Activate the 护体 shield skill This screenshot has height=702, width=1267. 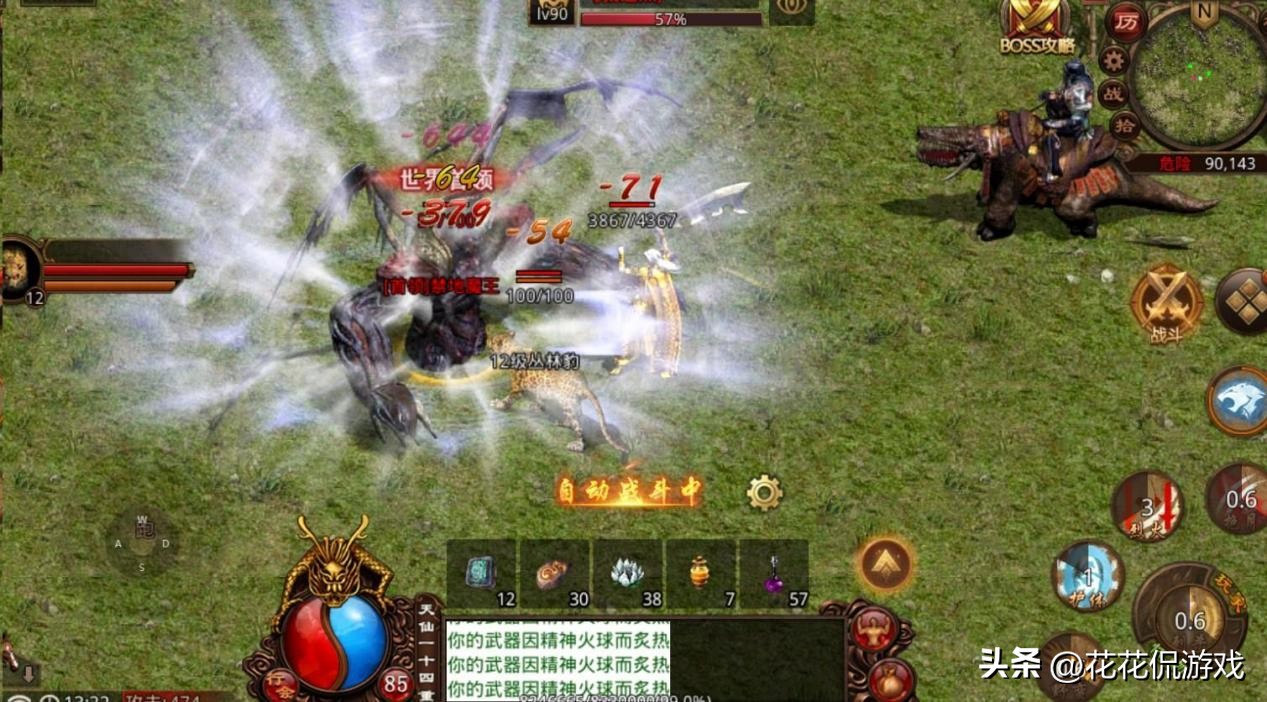(1087, 577)
